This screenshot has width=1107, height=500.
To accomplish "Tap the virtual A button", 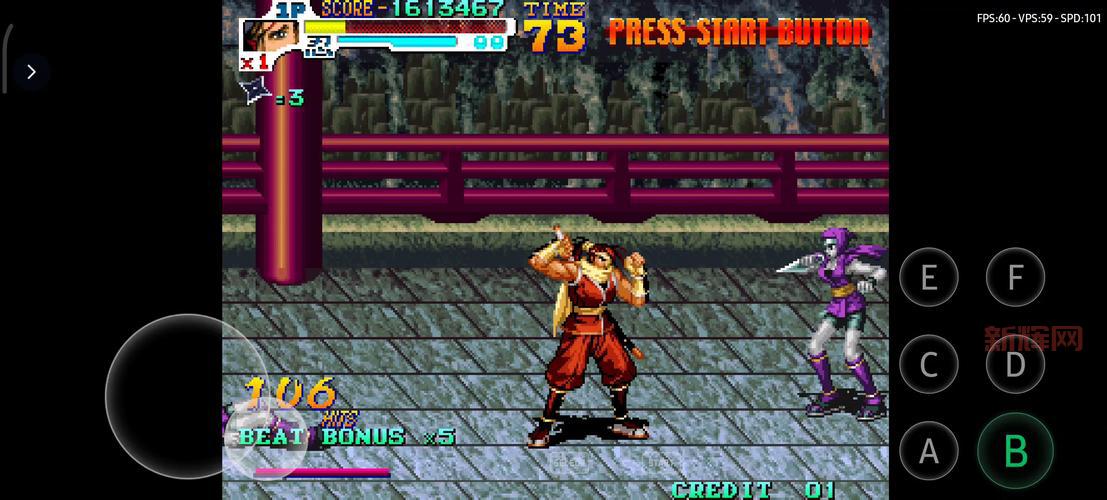I will (929, 451).
